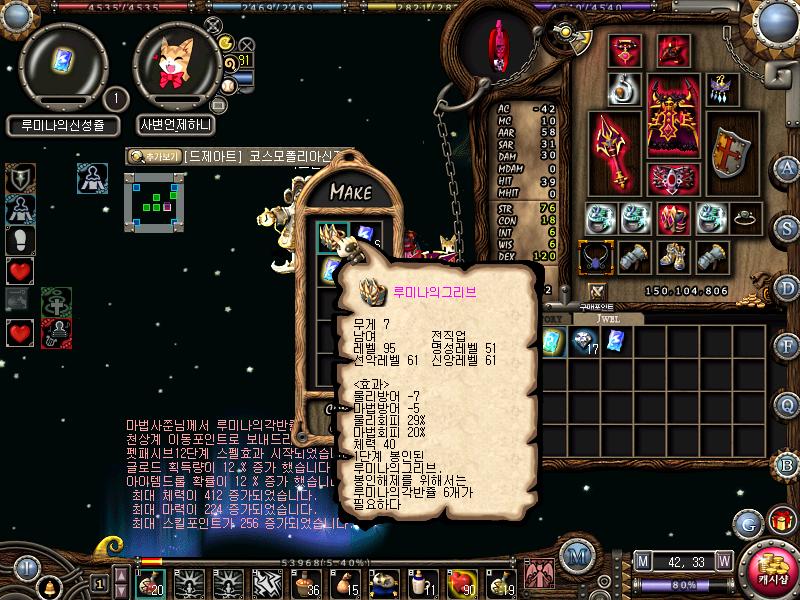800x600 pixels.
Task: Select the diamond gem stack of 17
Action: coord(584,343)
